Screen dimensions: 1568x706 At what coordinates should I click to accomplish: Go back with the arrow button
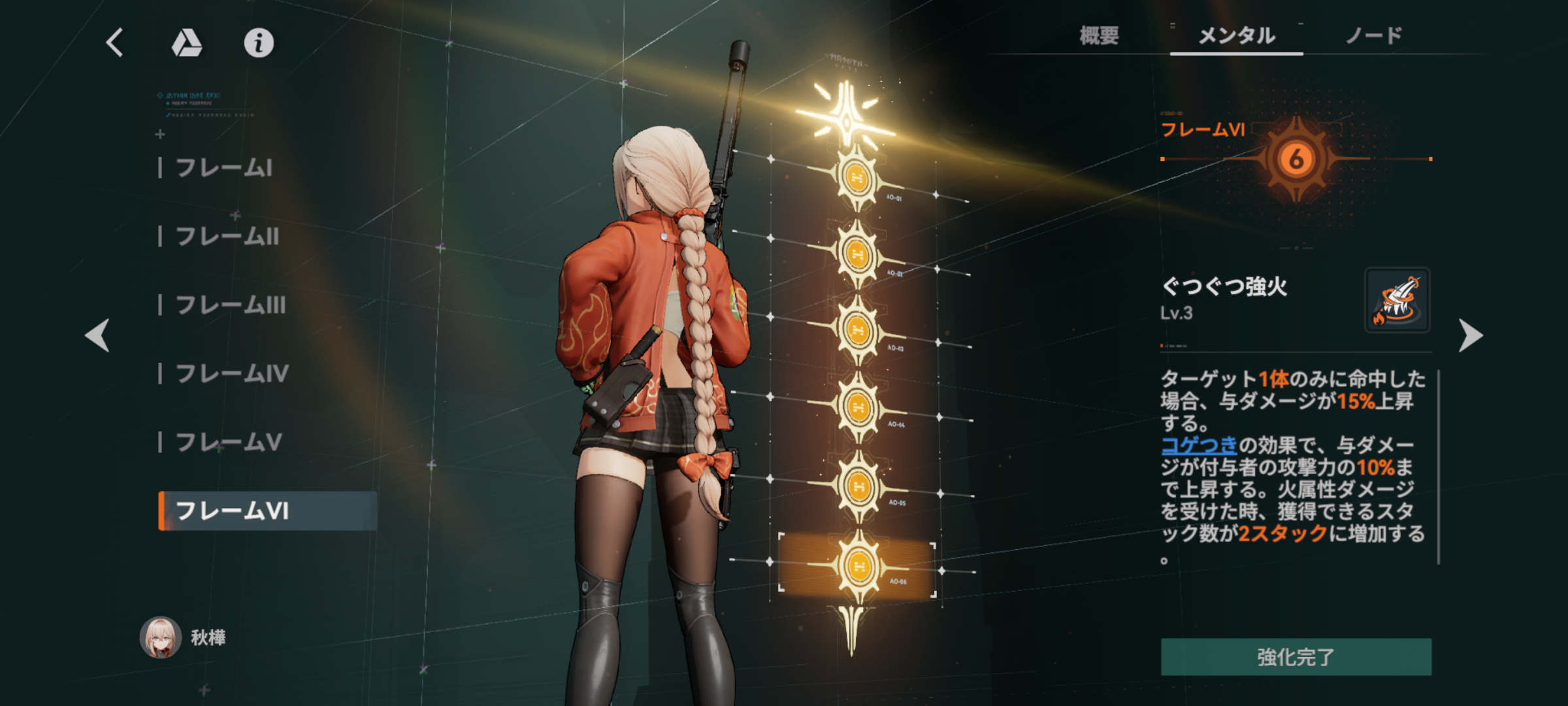click(114, 43)
